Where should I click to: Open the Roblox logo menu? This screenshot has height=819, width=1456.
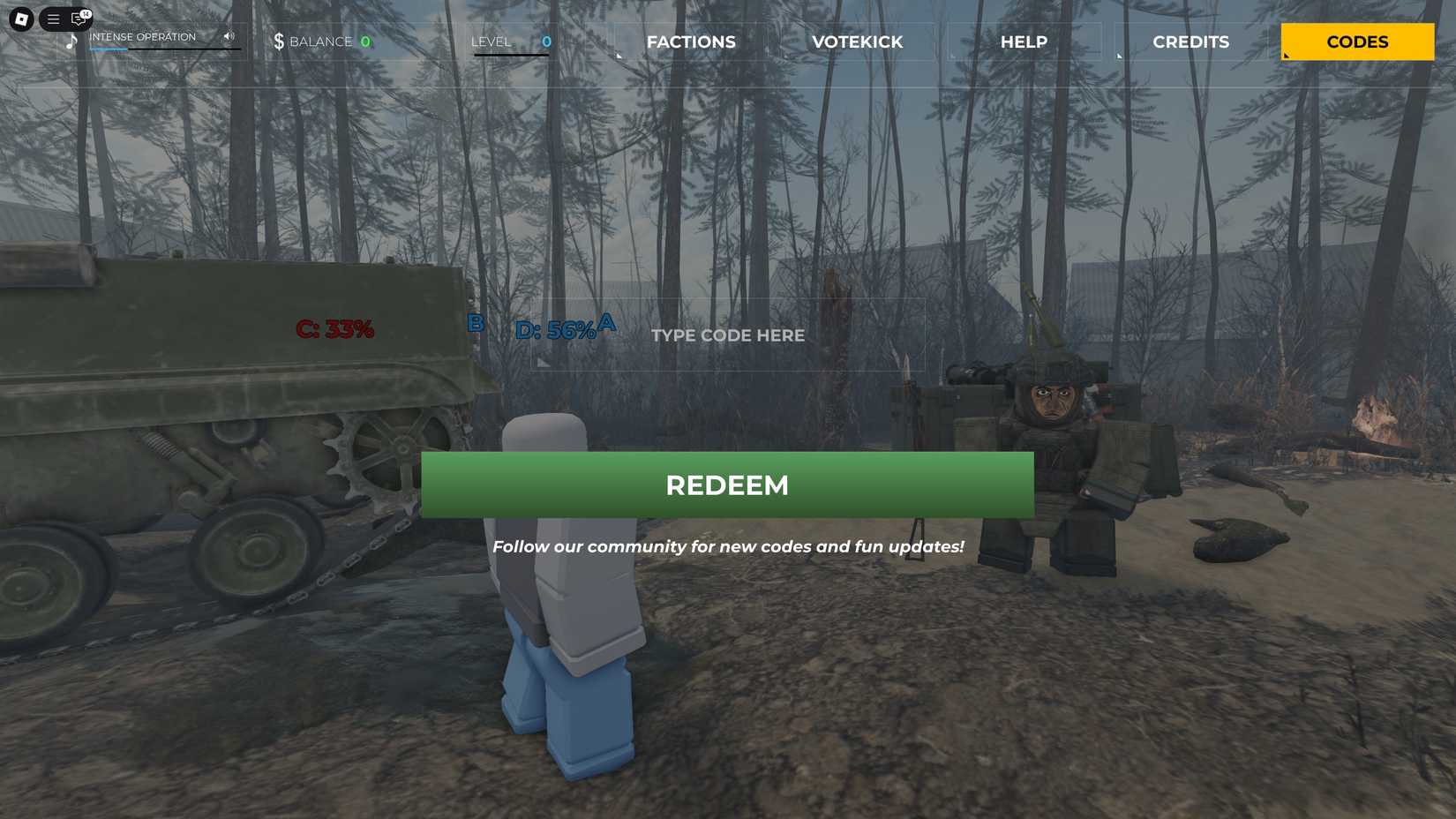20,19
